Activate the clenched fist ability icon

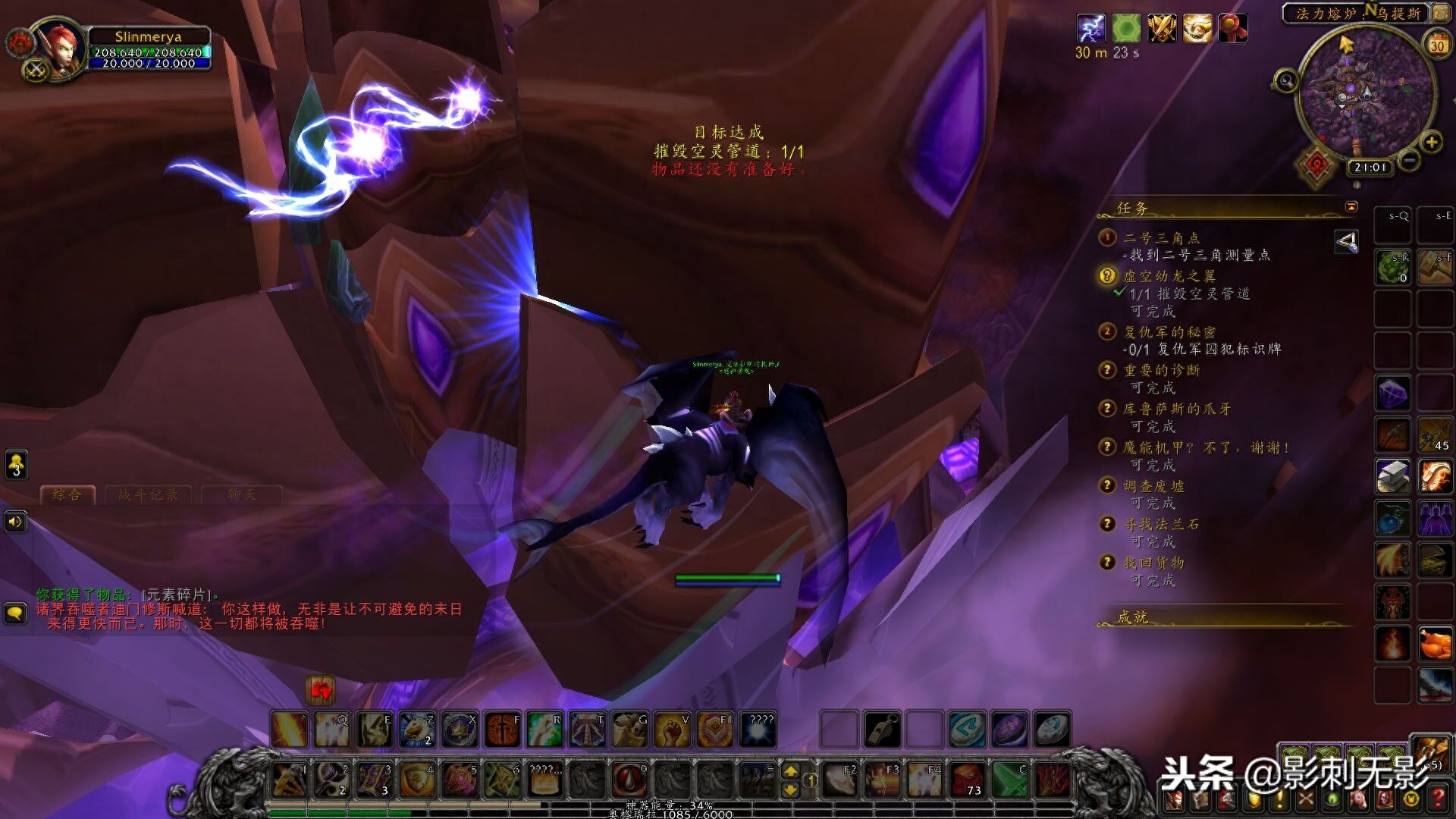pyautogui.click(x=671, y=730)
